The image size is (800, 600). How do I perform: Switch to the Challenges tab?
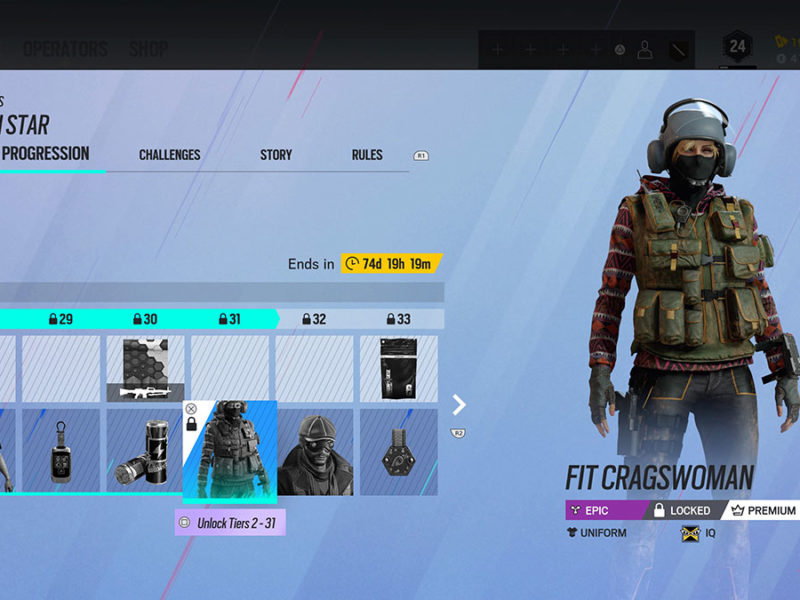[x=169, y=155]
